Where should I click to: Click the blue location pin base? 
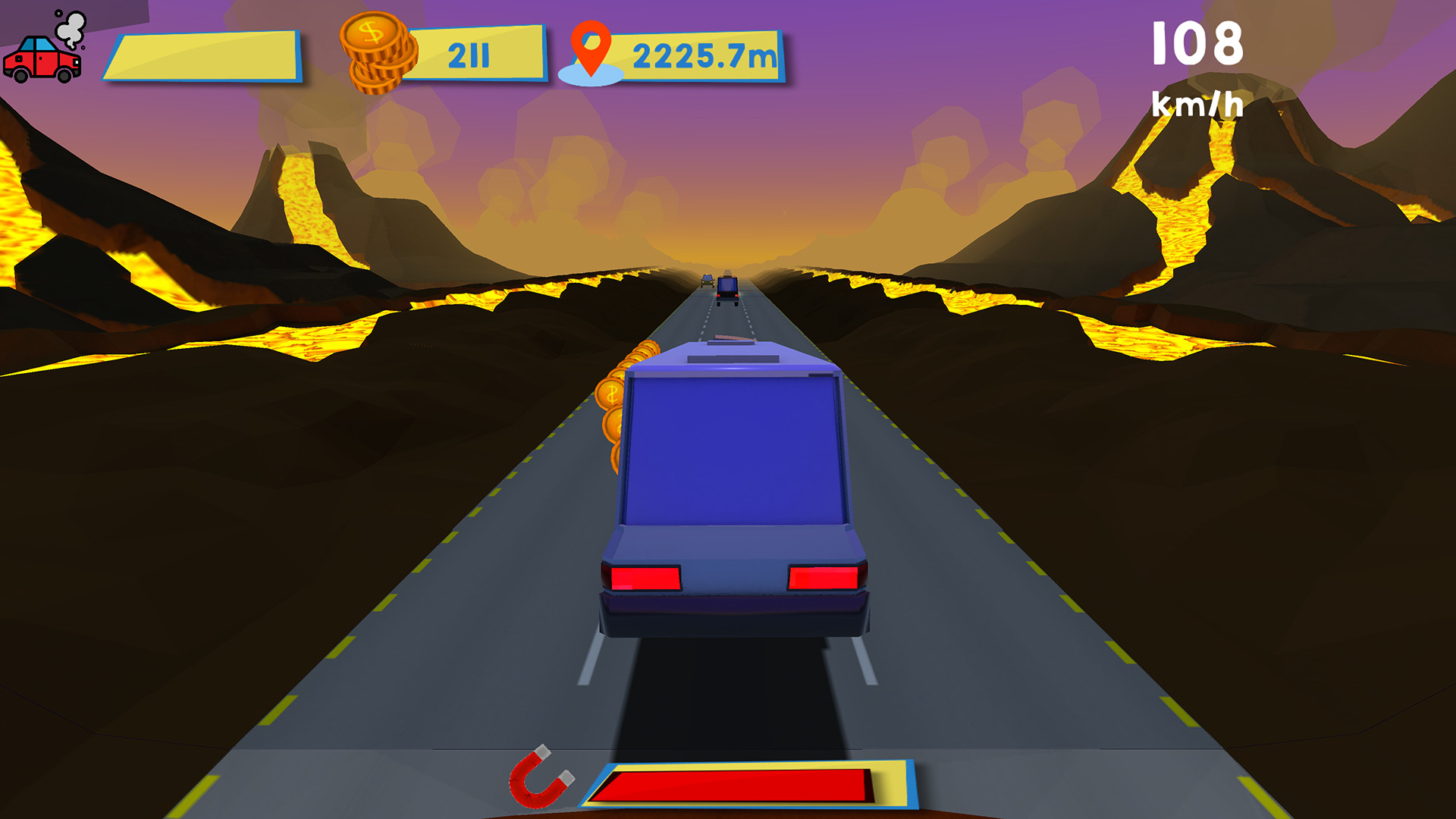(590, 76)
